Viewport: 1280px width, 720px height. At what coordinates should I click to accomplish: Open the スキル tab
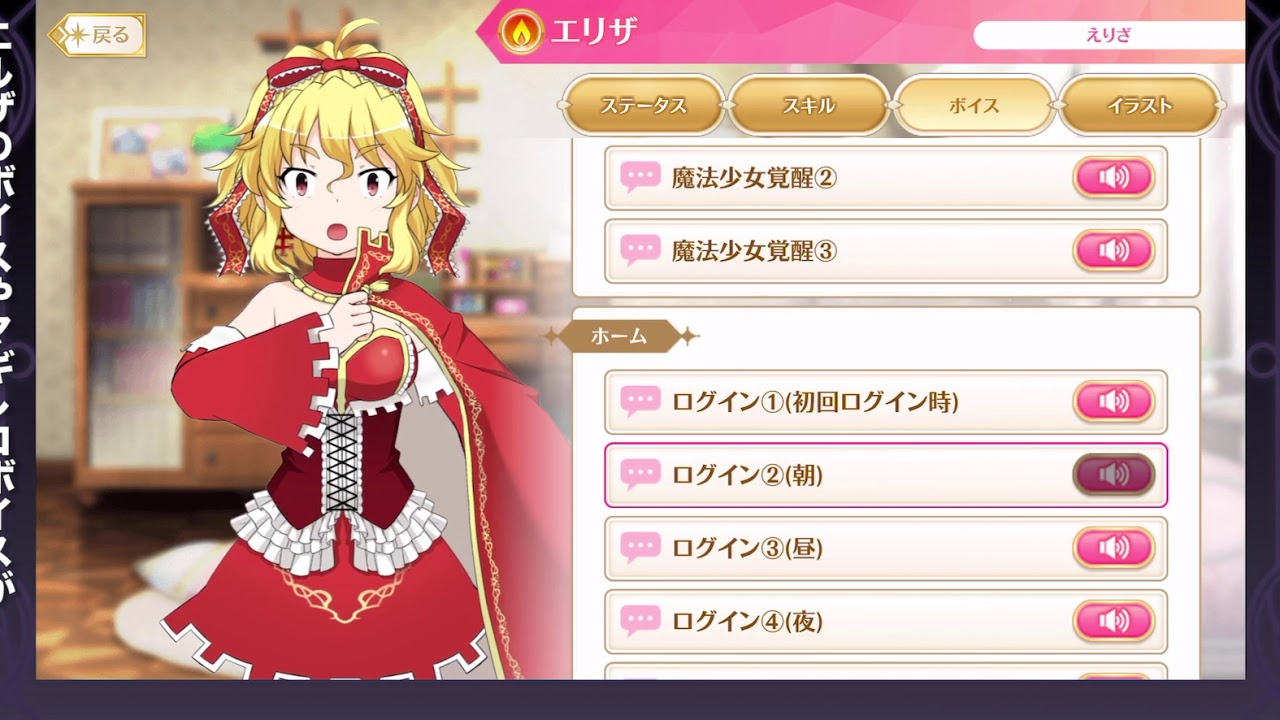[x=808, y=106]
